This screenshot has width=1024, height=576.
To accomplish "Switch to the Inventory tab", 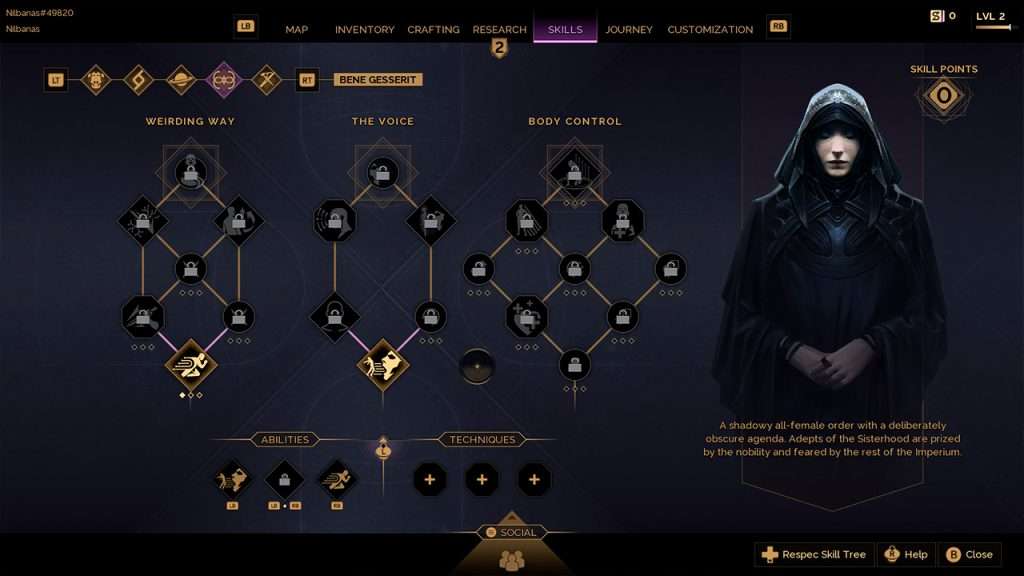I will (x=364, y=29).
